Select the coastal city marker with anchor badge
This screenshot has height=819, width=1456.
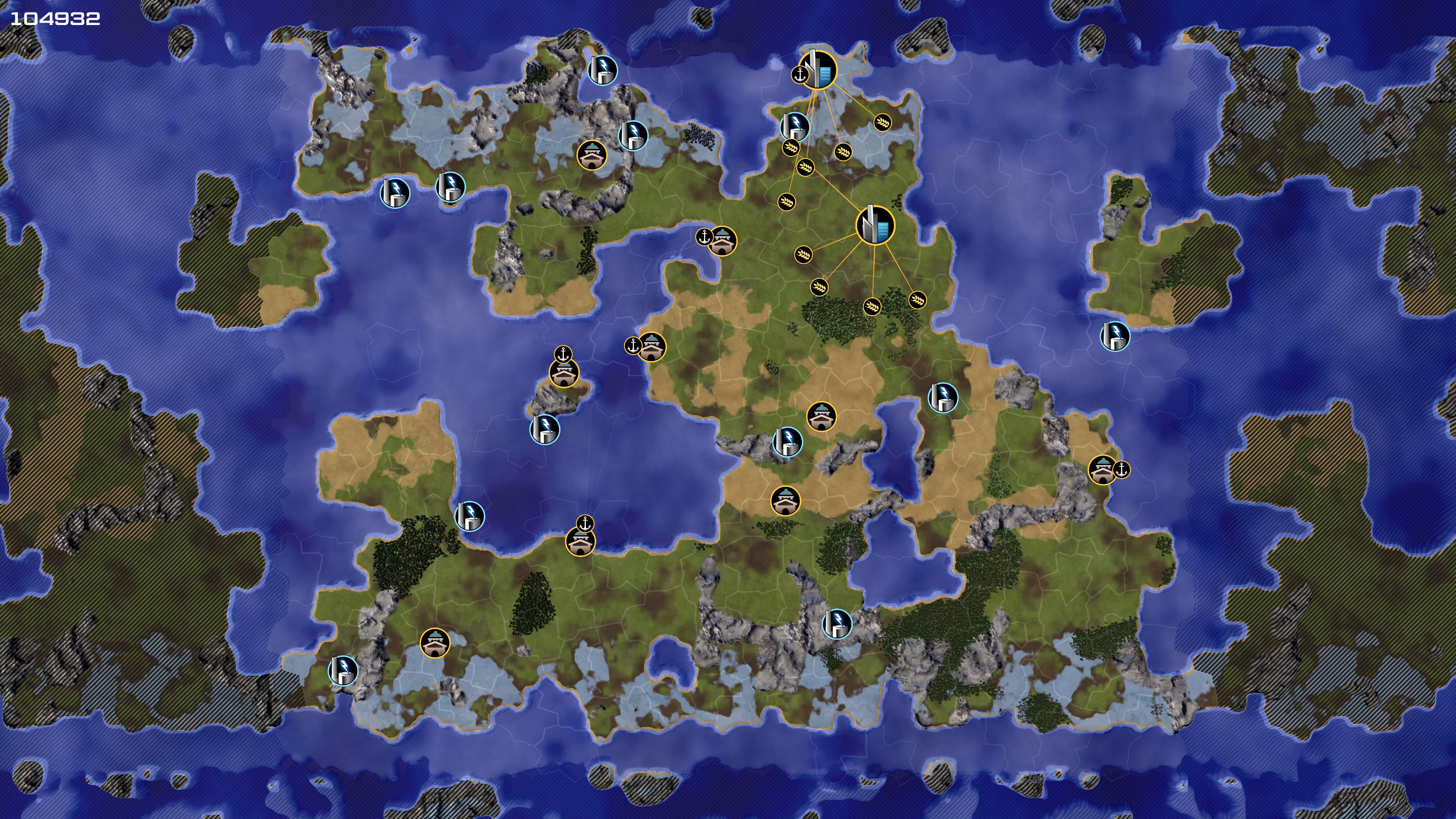817,70
